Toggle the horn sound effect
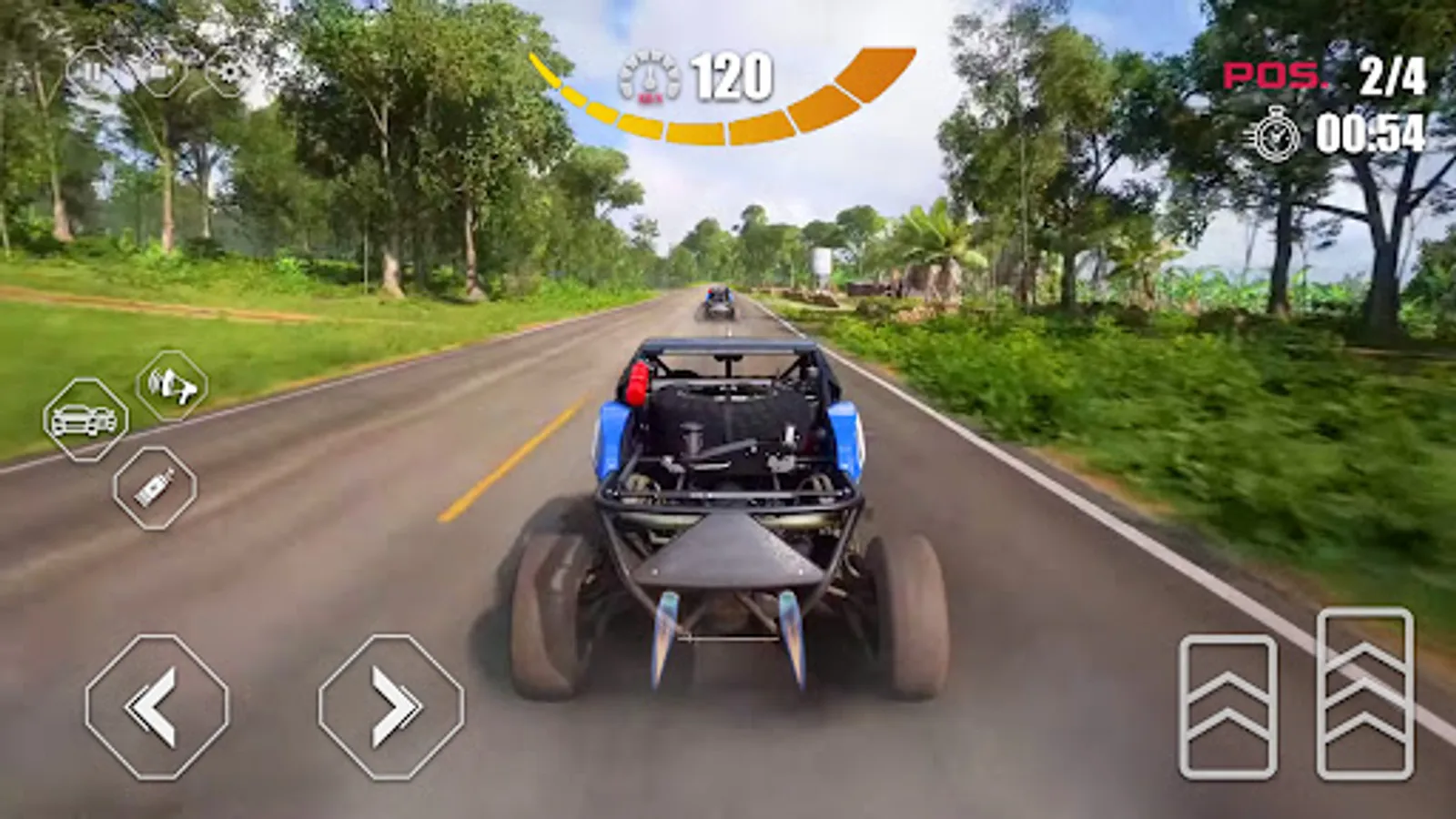The image size is (1456, 819). pos(173,389)
